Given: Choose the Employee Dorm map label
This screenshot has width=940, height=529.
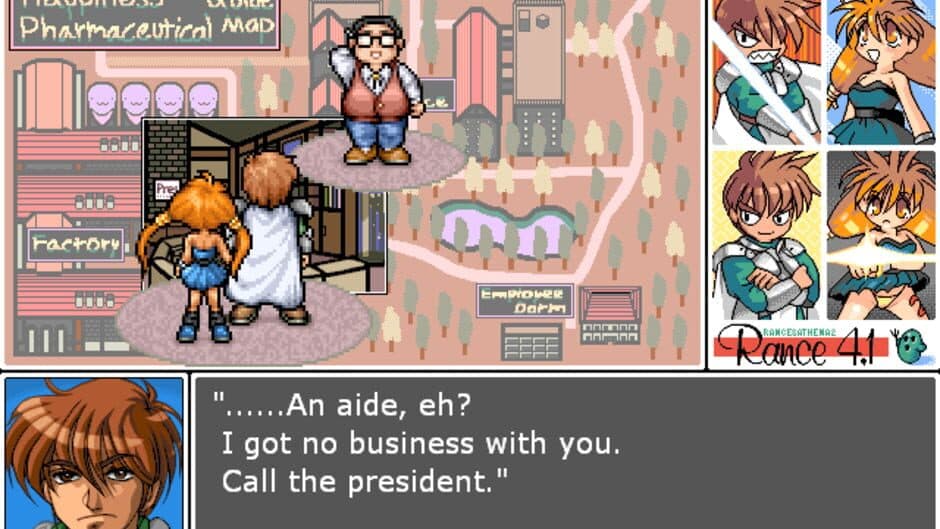Looking at the screenshot, I should coord(524,301).
